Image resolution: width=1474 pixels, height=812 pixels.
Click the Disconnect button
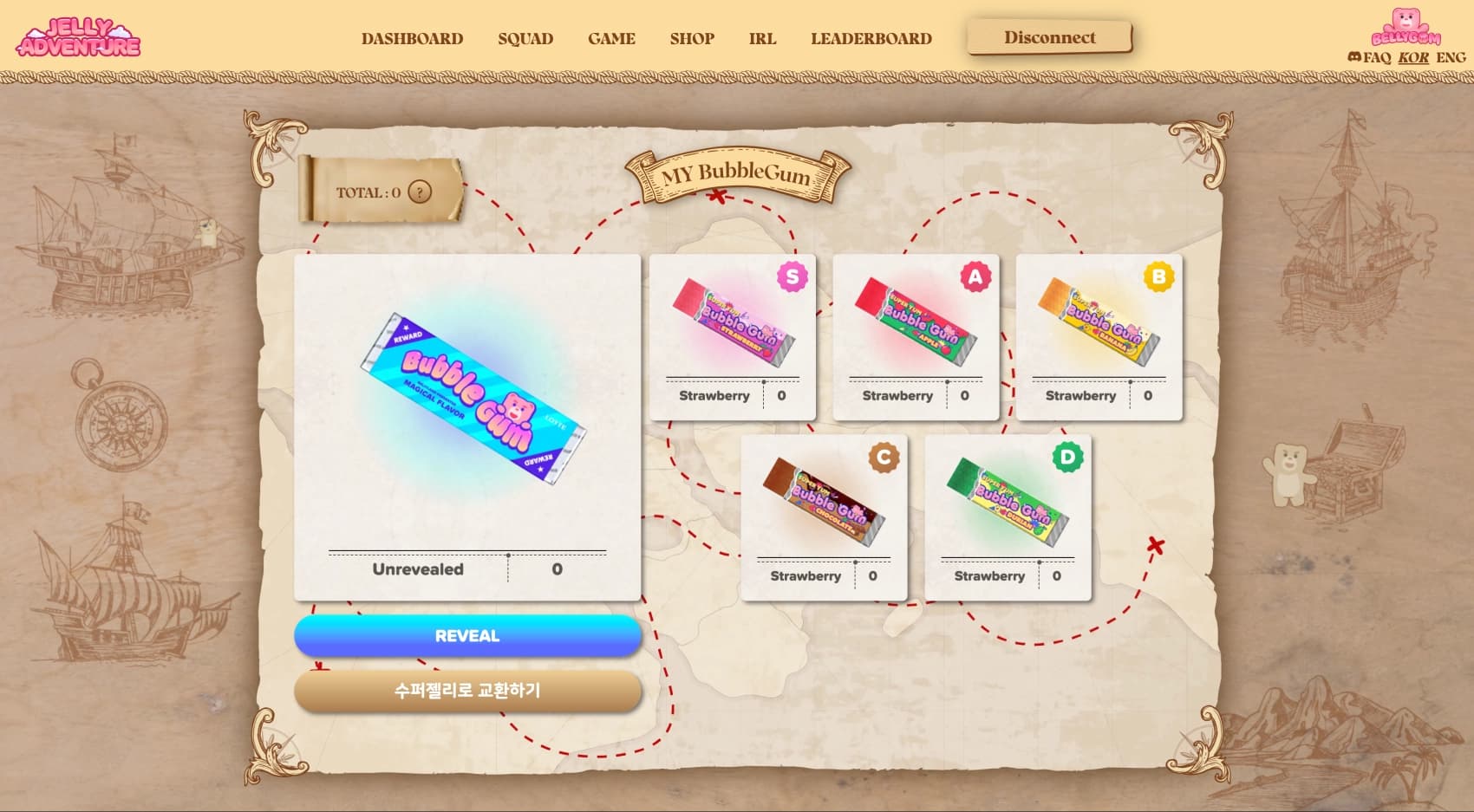coord(1049,37)
